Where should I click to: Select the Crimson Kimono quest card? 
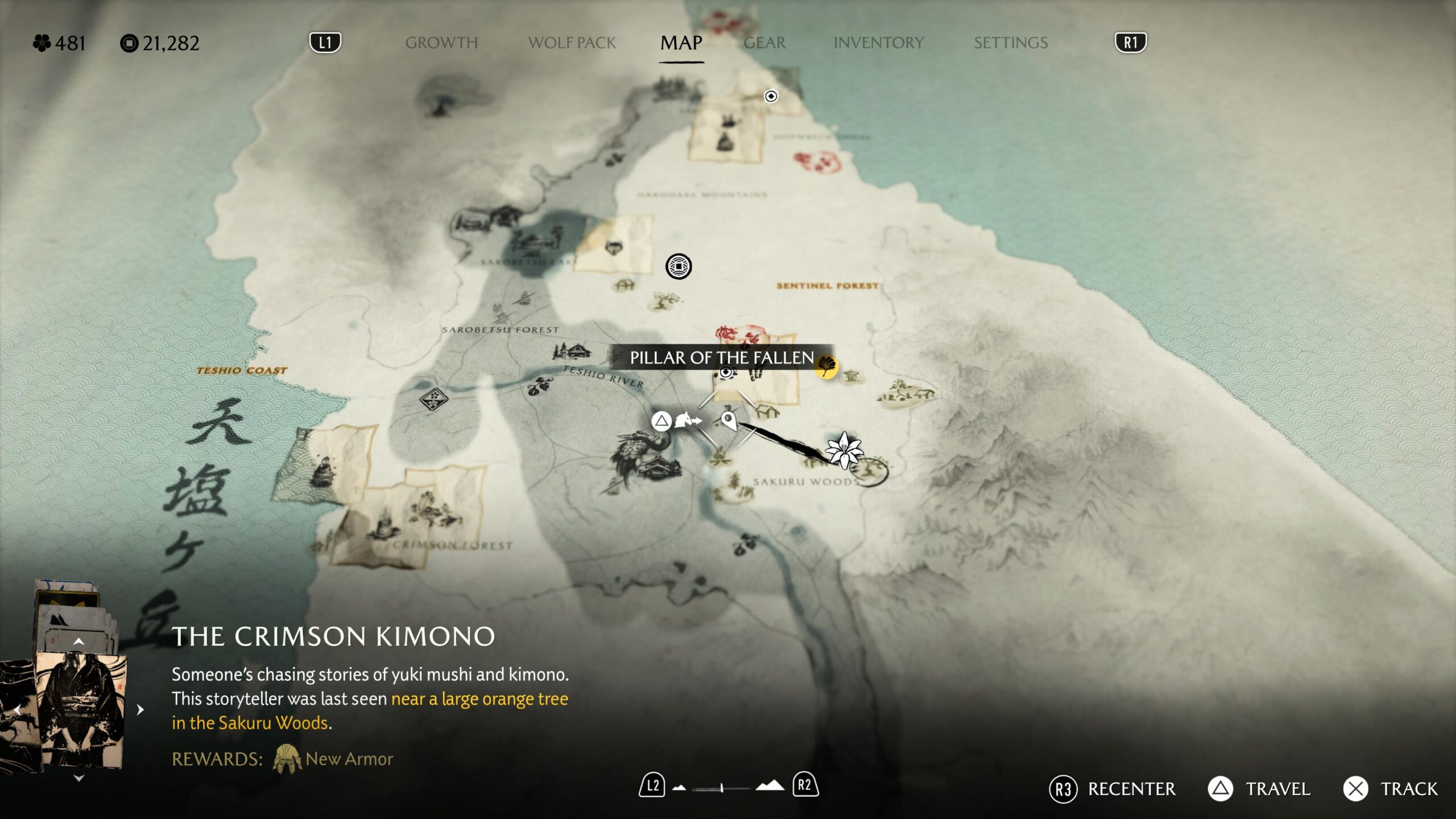[x=81, y=710]
